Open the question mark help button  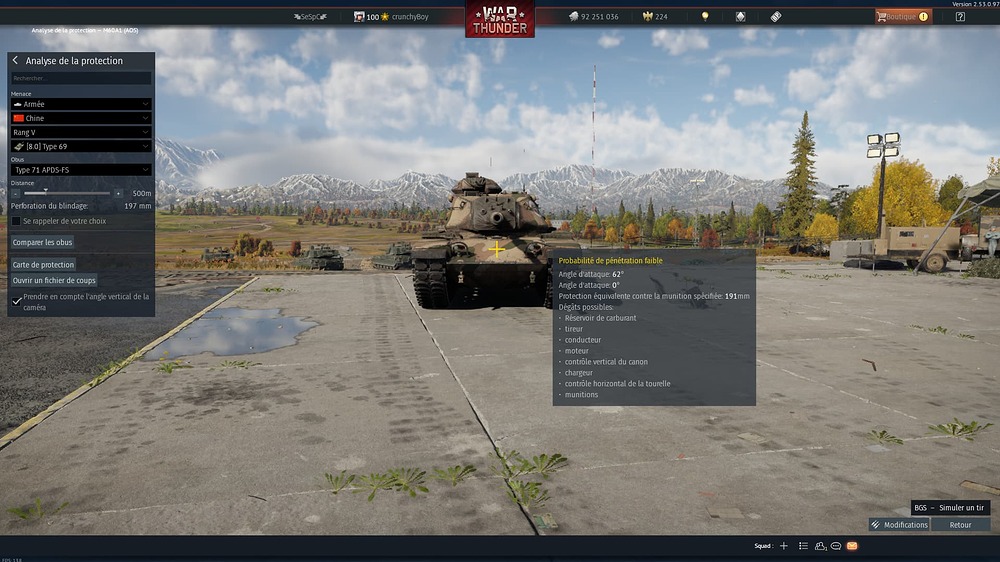pos(960,17)
